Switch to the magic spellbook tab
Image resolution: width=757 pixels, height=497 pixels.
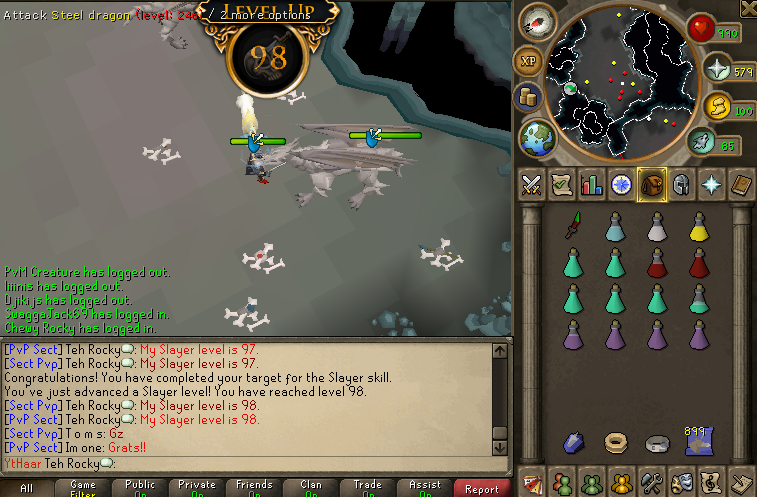(x=711, y=185)
